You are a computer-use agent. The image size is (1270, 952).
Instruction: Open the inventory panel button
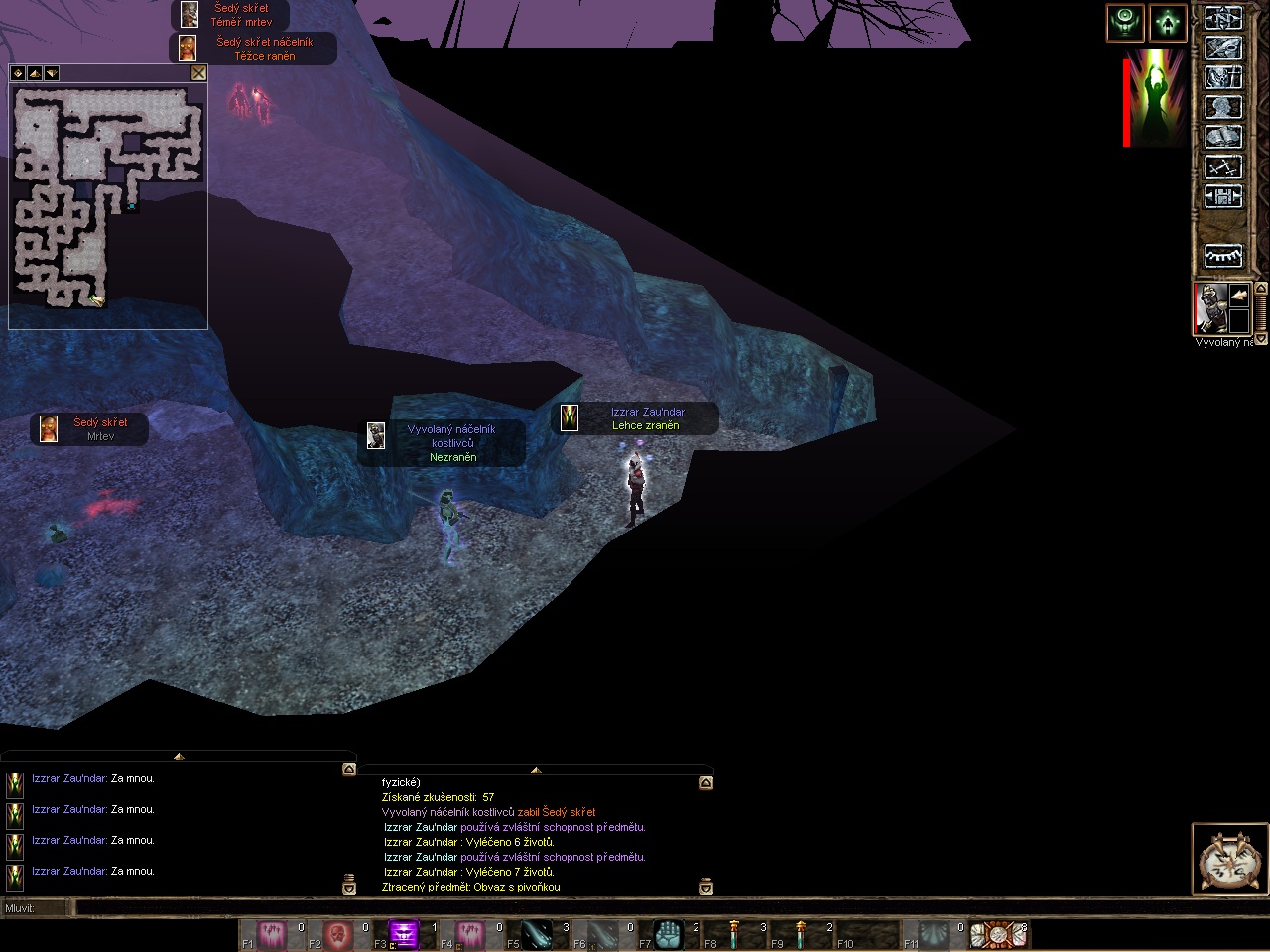1222,48
